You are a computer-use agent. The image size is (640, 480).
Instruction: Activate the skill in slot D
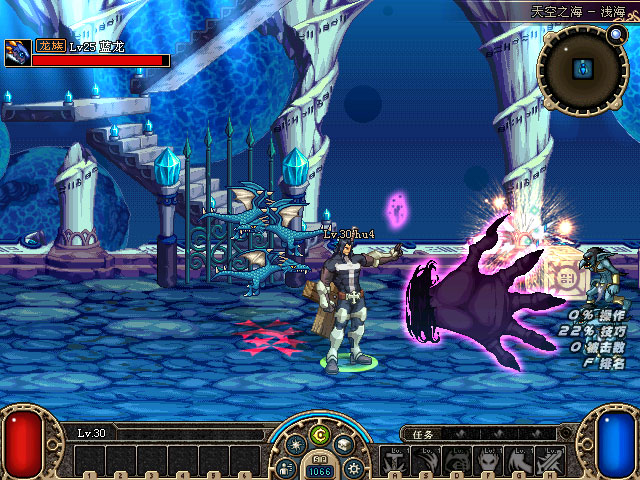pyautogui.click(x=456, y=461)
